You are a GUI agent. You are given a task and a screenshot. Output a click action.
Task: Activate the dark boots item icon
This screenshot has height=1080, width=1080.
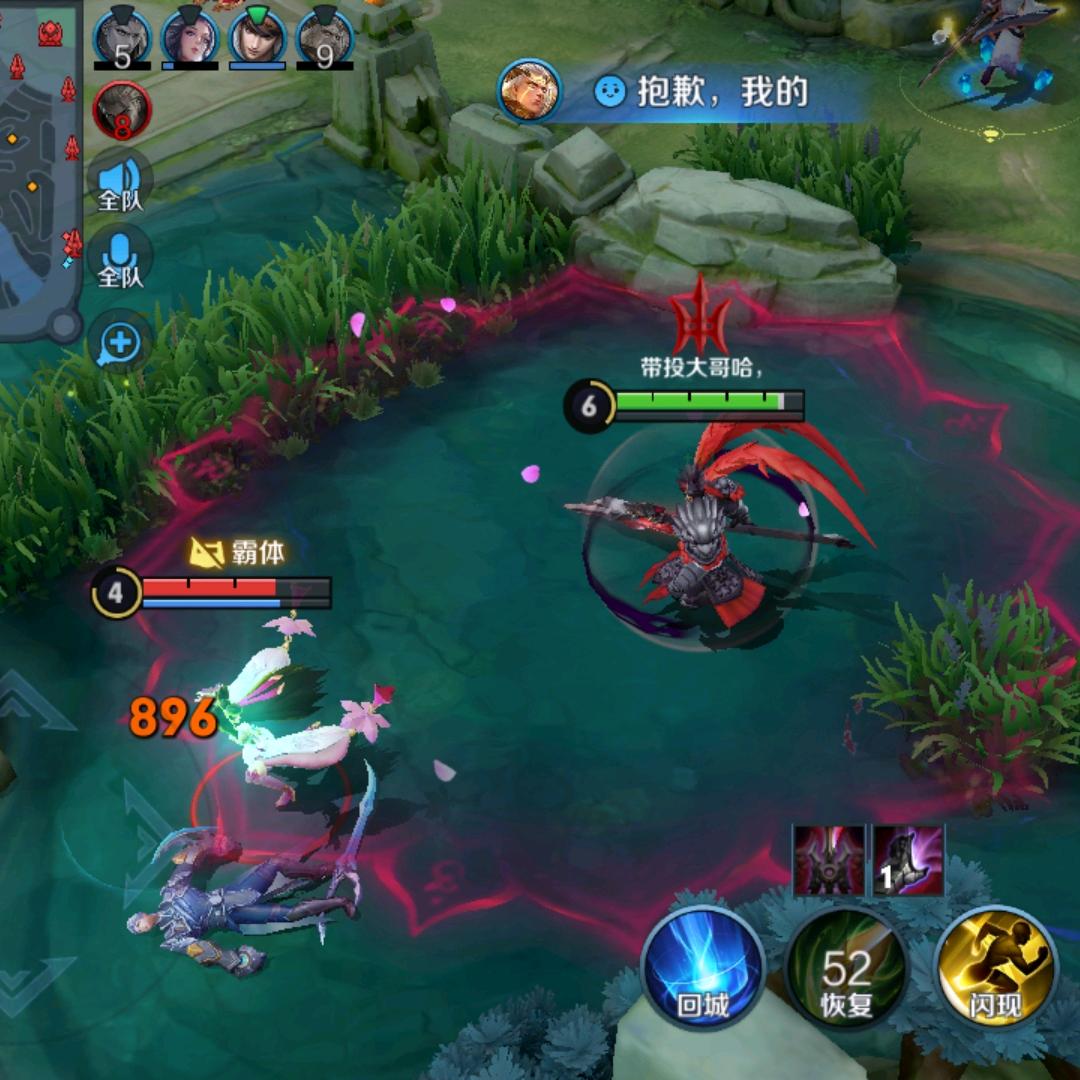click(x=909, y=860)
